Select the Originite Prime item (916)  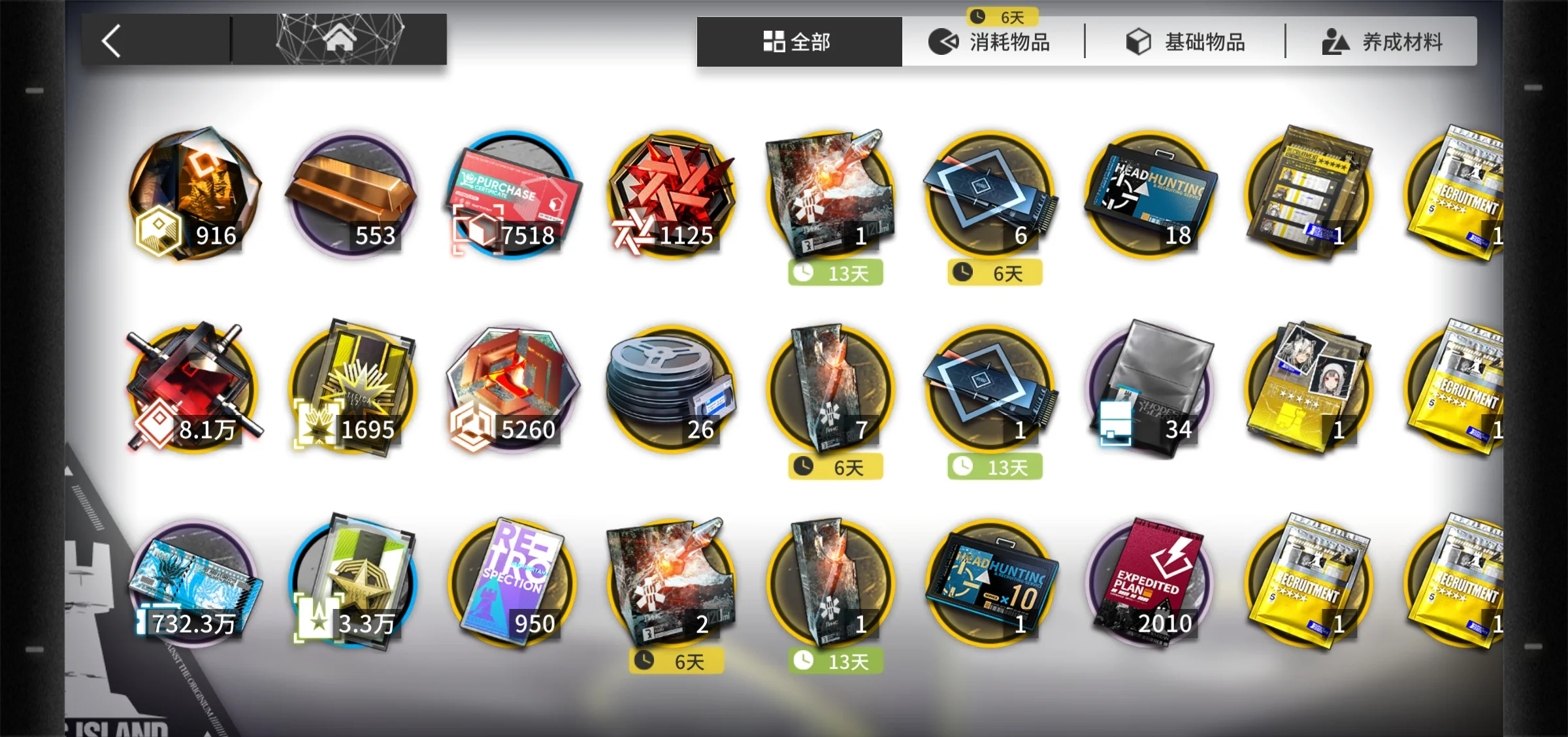tap(193, 195)
